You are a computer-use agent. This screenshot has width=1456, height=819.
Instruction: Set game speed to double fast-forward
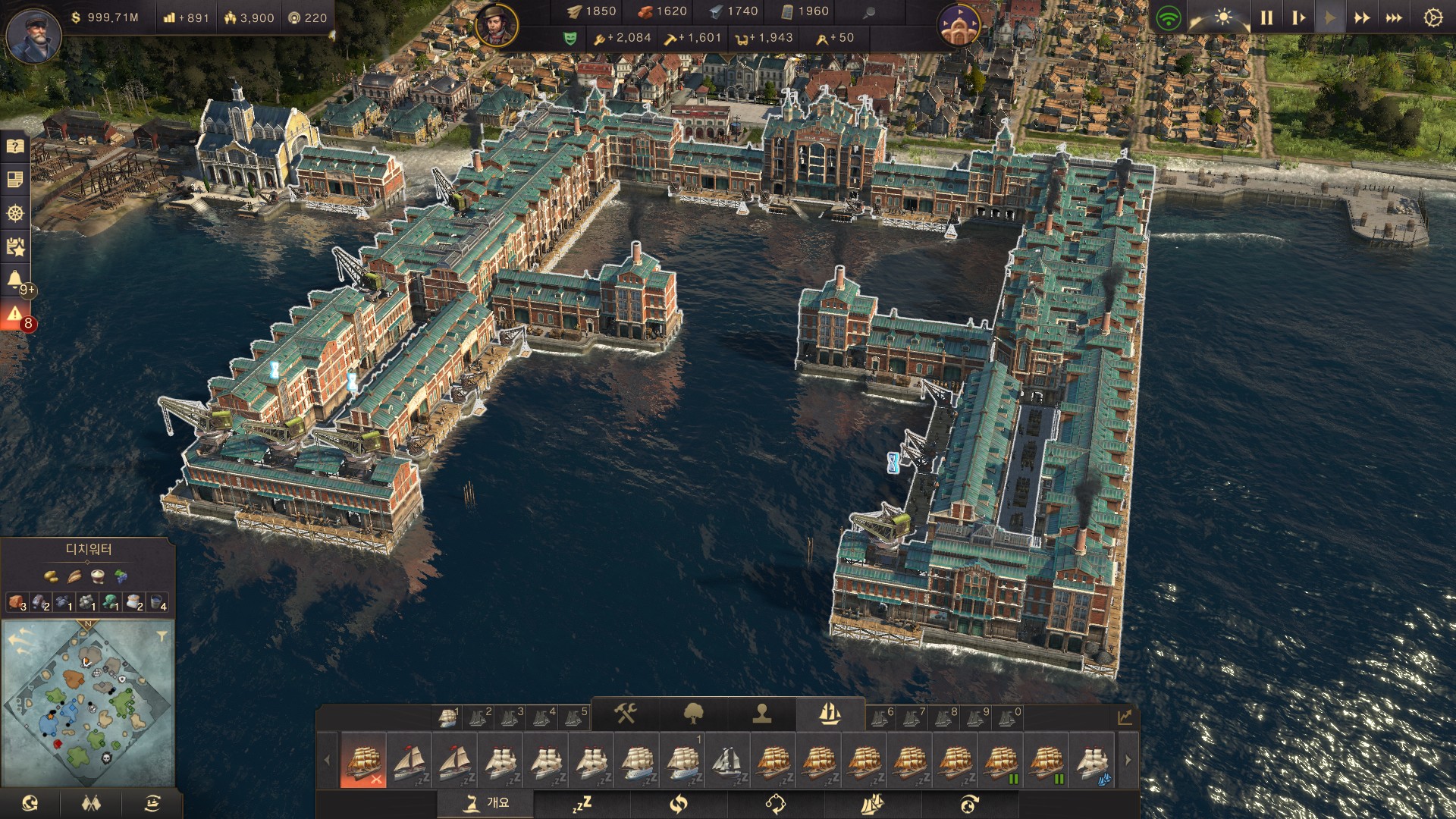[x=1362, y=17]
